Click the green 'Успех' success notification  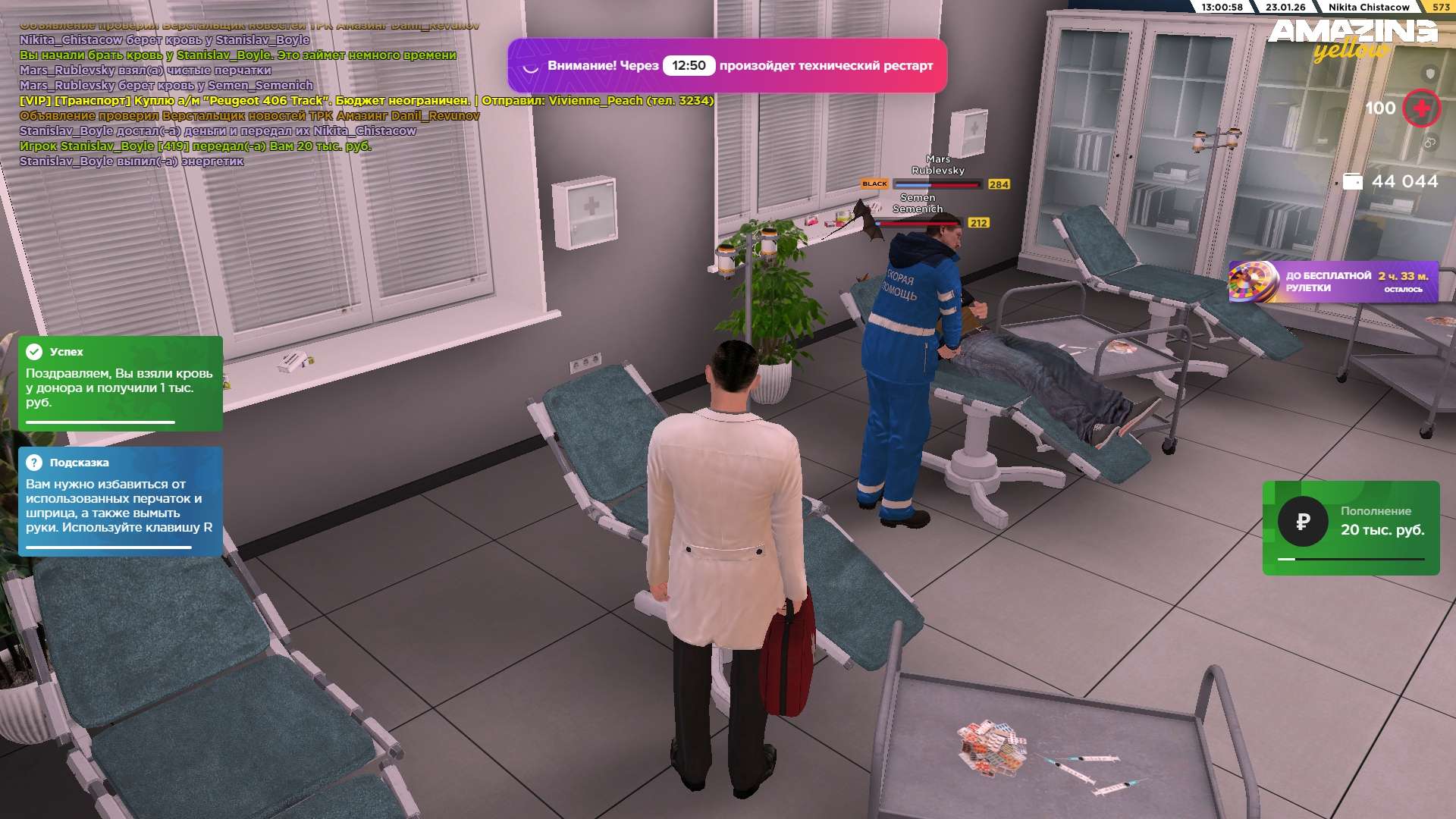121,383
